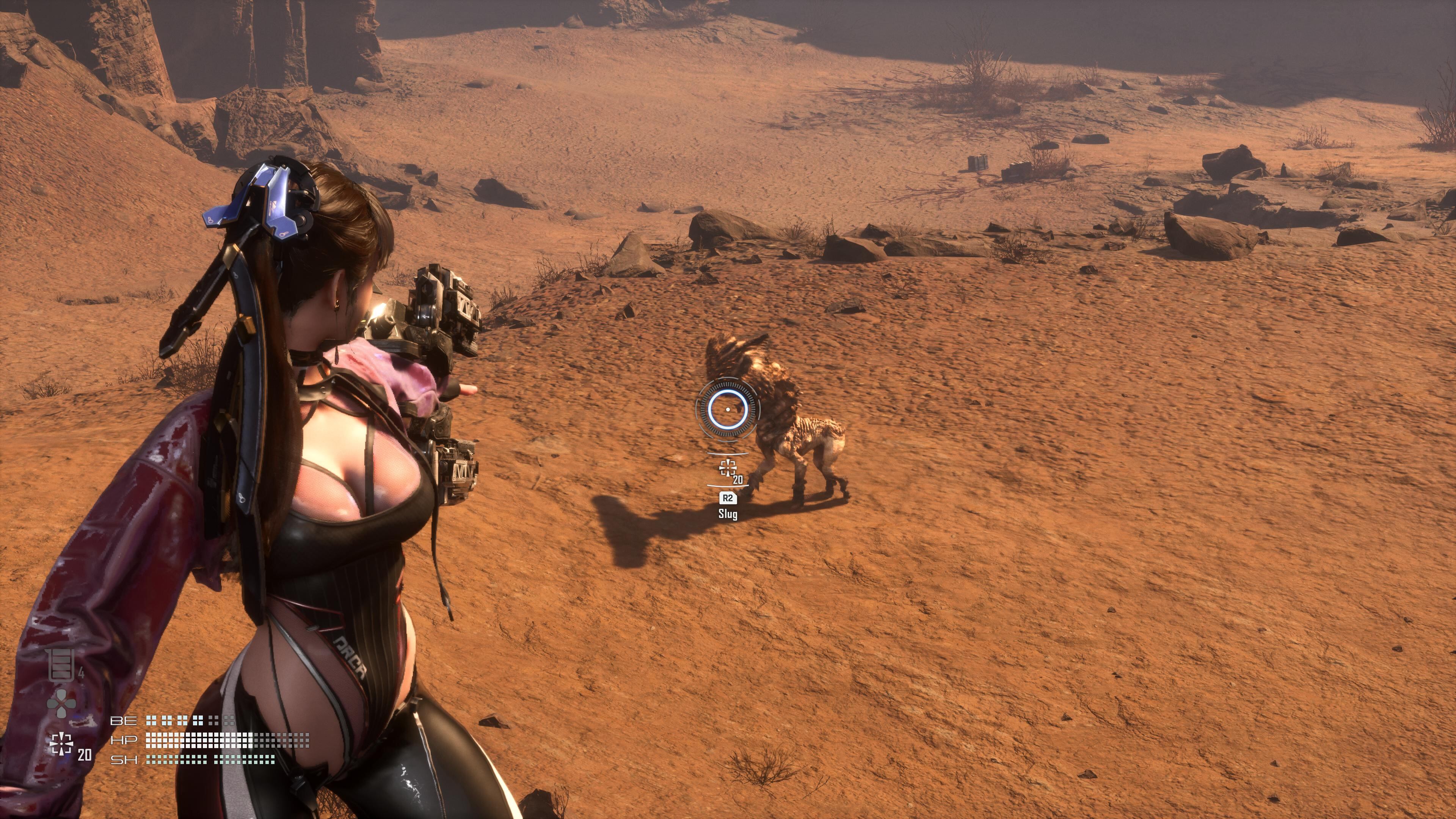This screenshot has width=1456, height=819.
Task: Click the glowing circular aiming reticle
Action: (728, 409)
